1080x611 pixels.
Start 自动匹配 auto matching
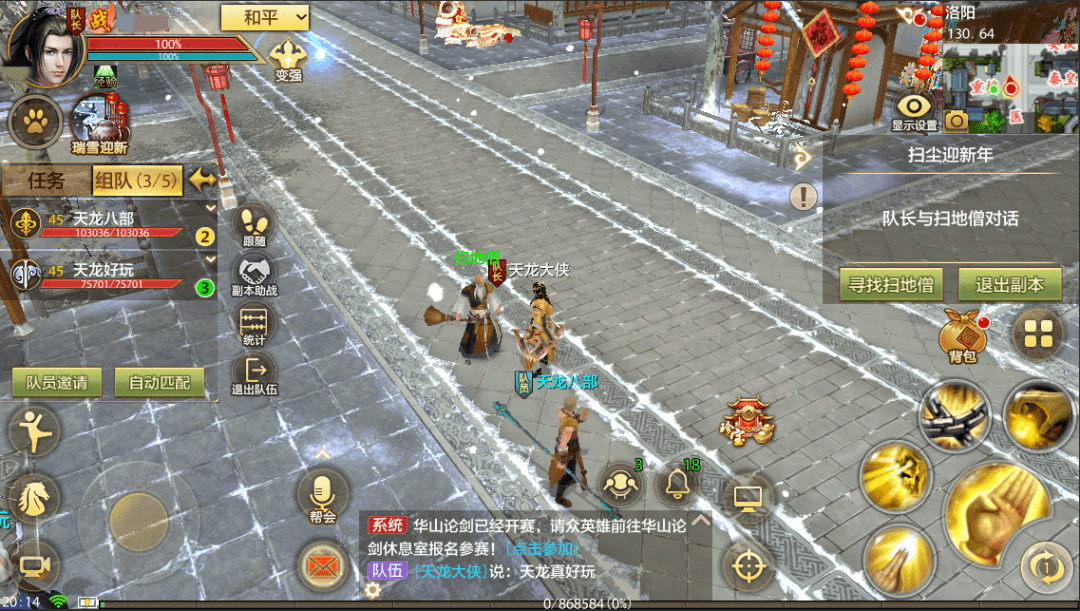pyautogui.click(x=159, y=382)
